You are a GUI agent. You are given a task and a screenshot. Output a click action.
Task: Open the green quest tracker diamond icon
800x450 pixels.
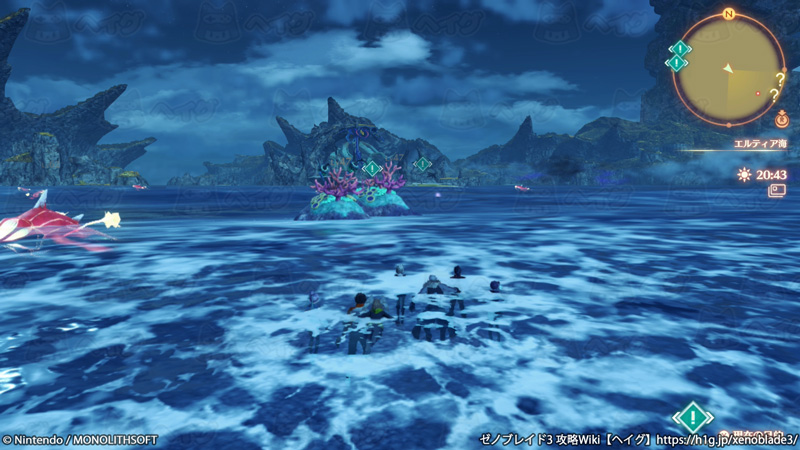pos(692,417)
